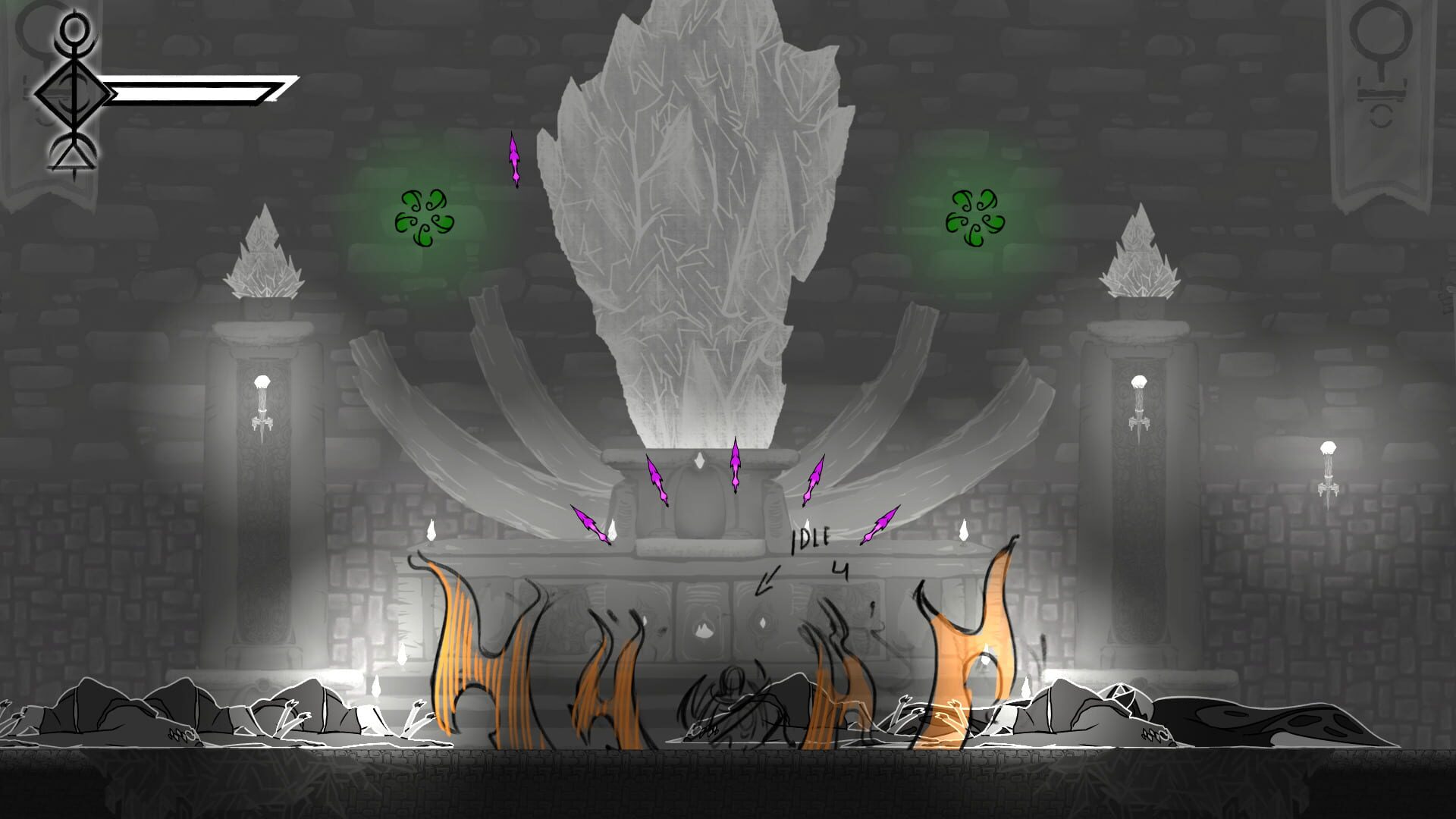Click the diamond gem at the altar center
The width and height of the screenshot is (1456, 819).
coord(701,463)
